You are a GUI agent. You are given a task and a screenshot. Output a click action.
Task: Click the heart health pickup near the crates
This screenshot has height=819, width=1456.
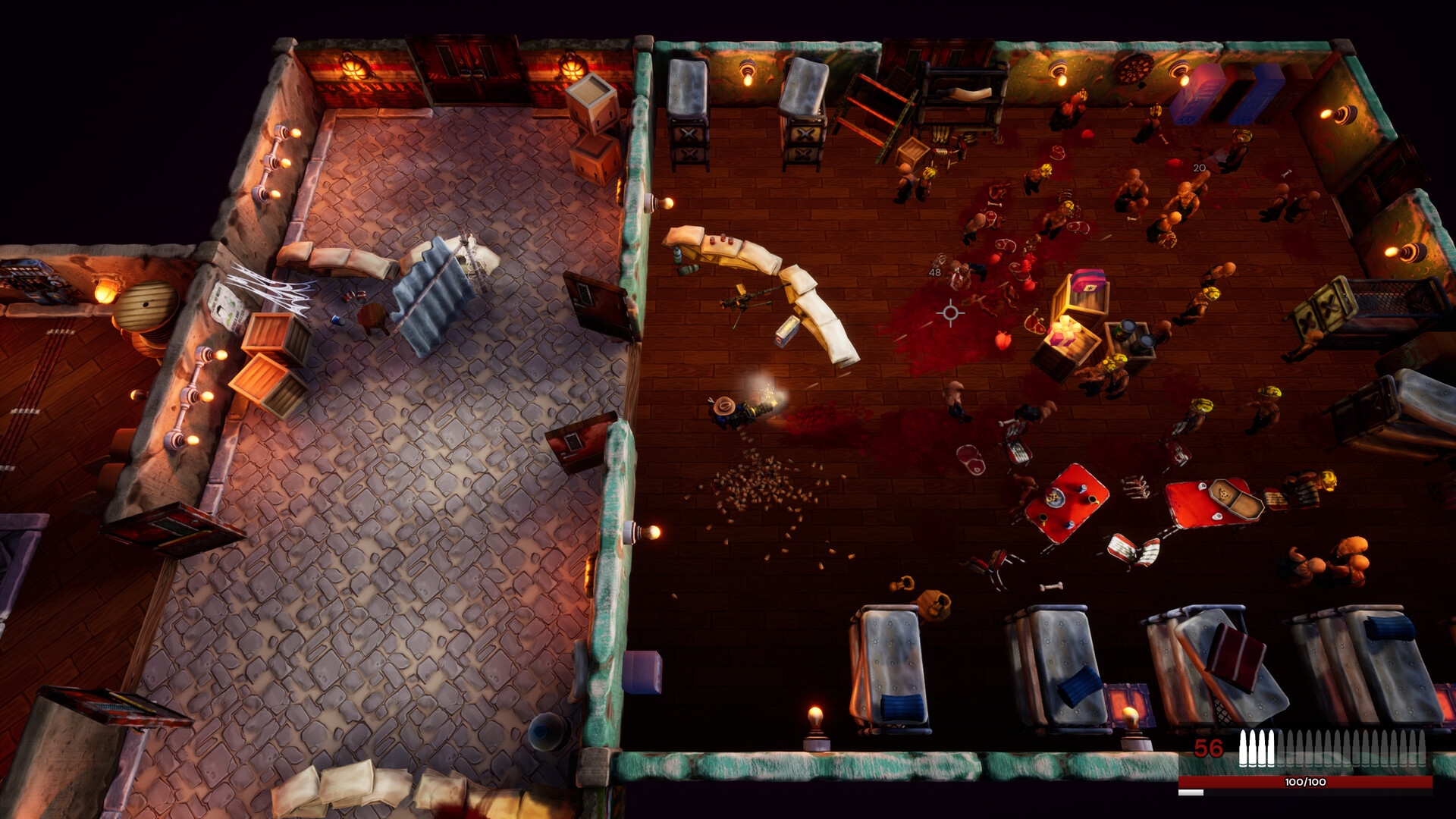point(1003,341)
